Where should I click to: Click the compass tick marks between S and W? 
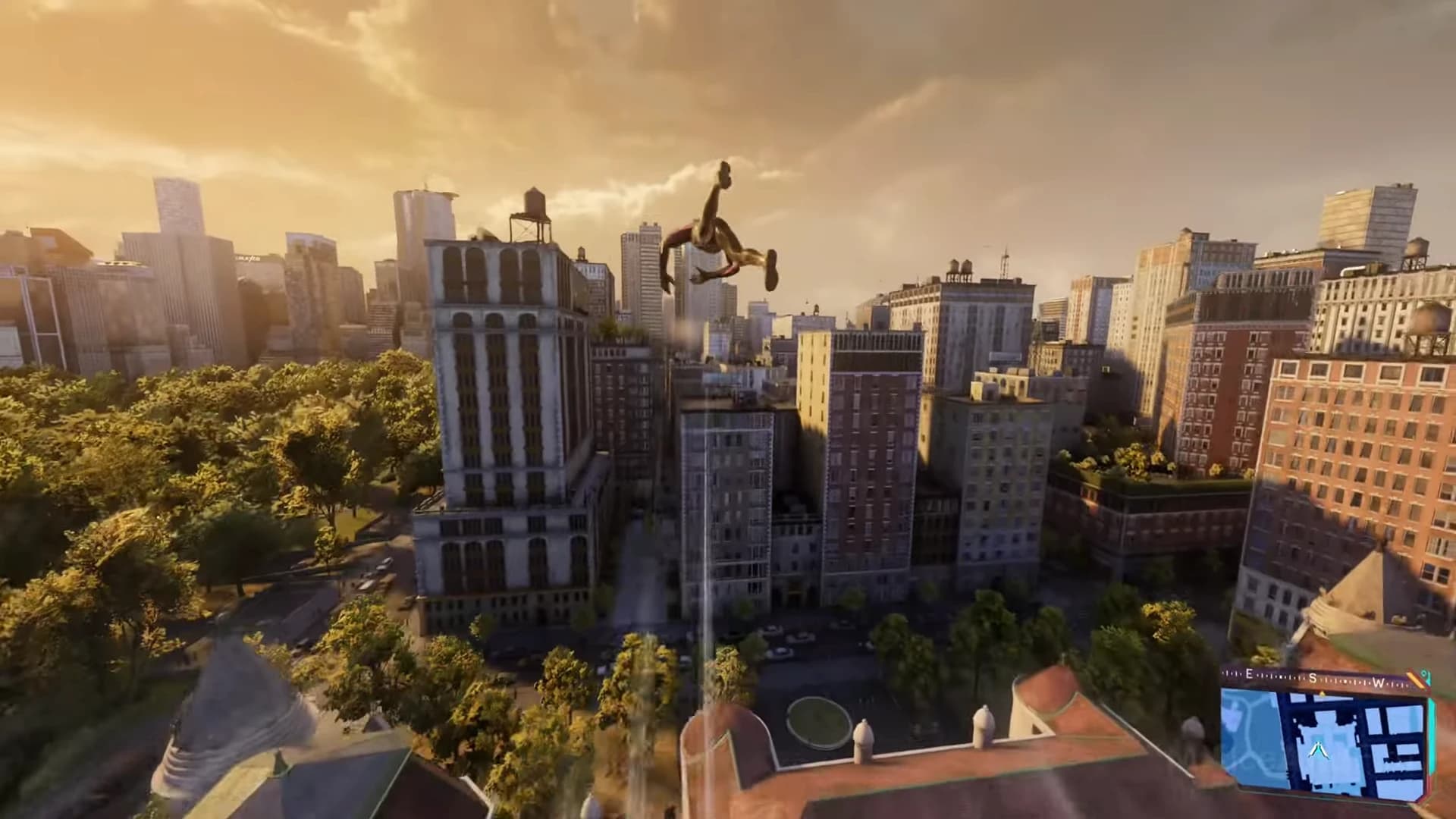click(x=1346, y=681)
